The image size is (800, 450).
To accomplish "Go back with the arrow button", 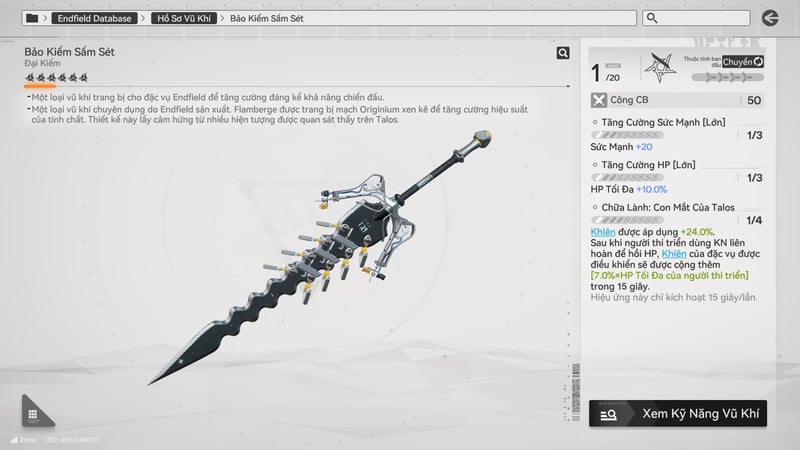I will pos(769,18).
